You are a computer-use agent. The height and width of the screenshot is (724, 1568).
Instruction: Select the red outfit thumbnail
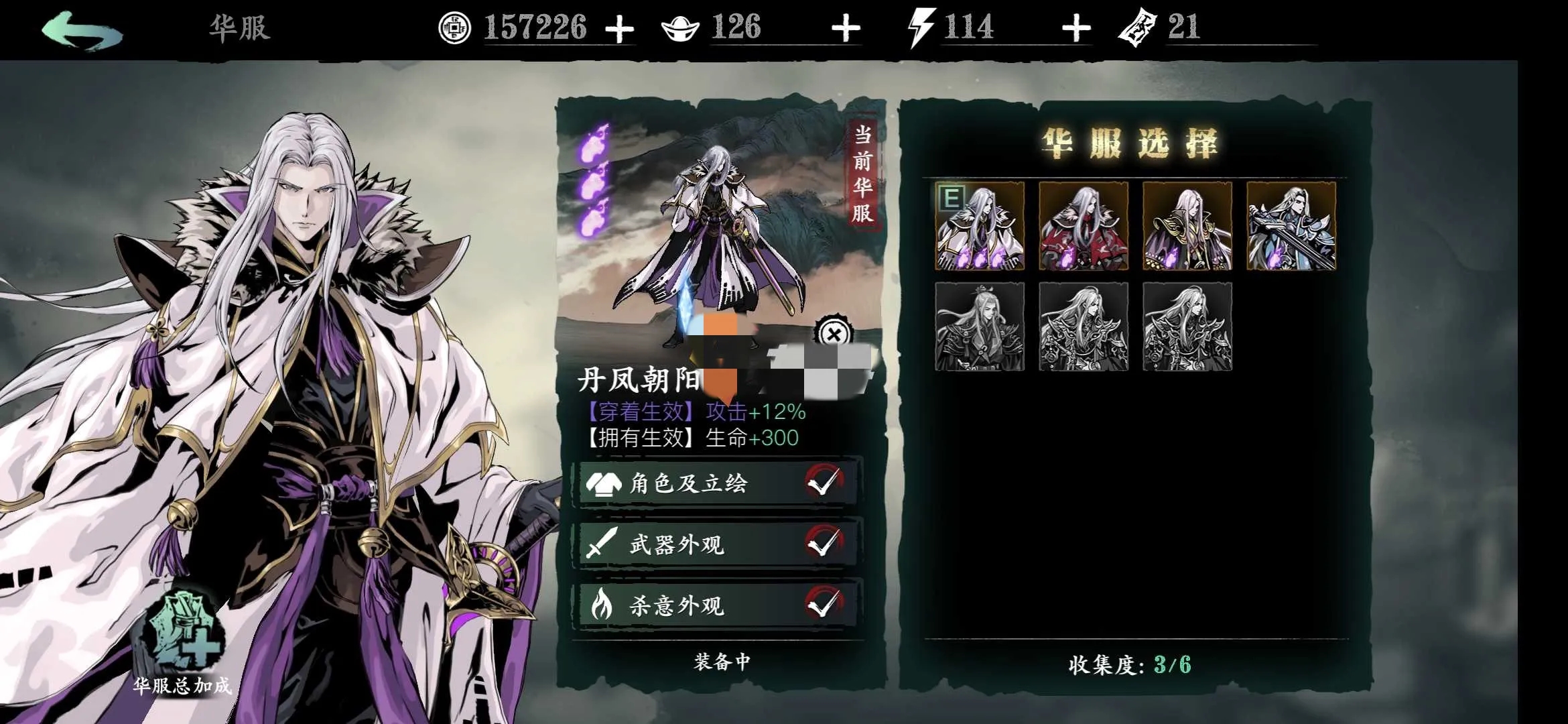(x=1084, y=226)
